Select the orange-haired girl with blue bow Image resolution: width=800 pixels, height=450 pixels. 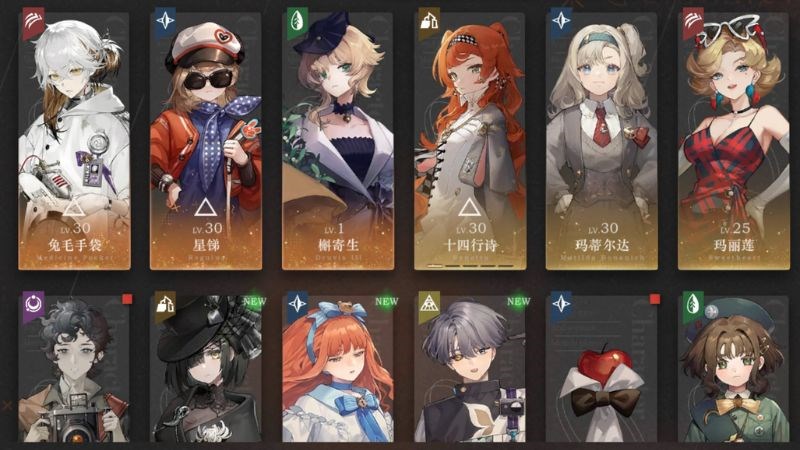point(338,370)
